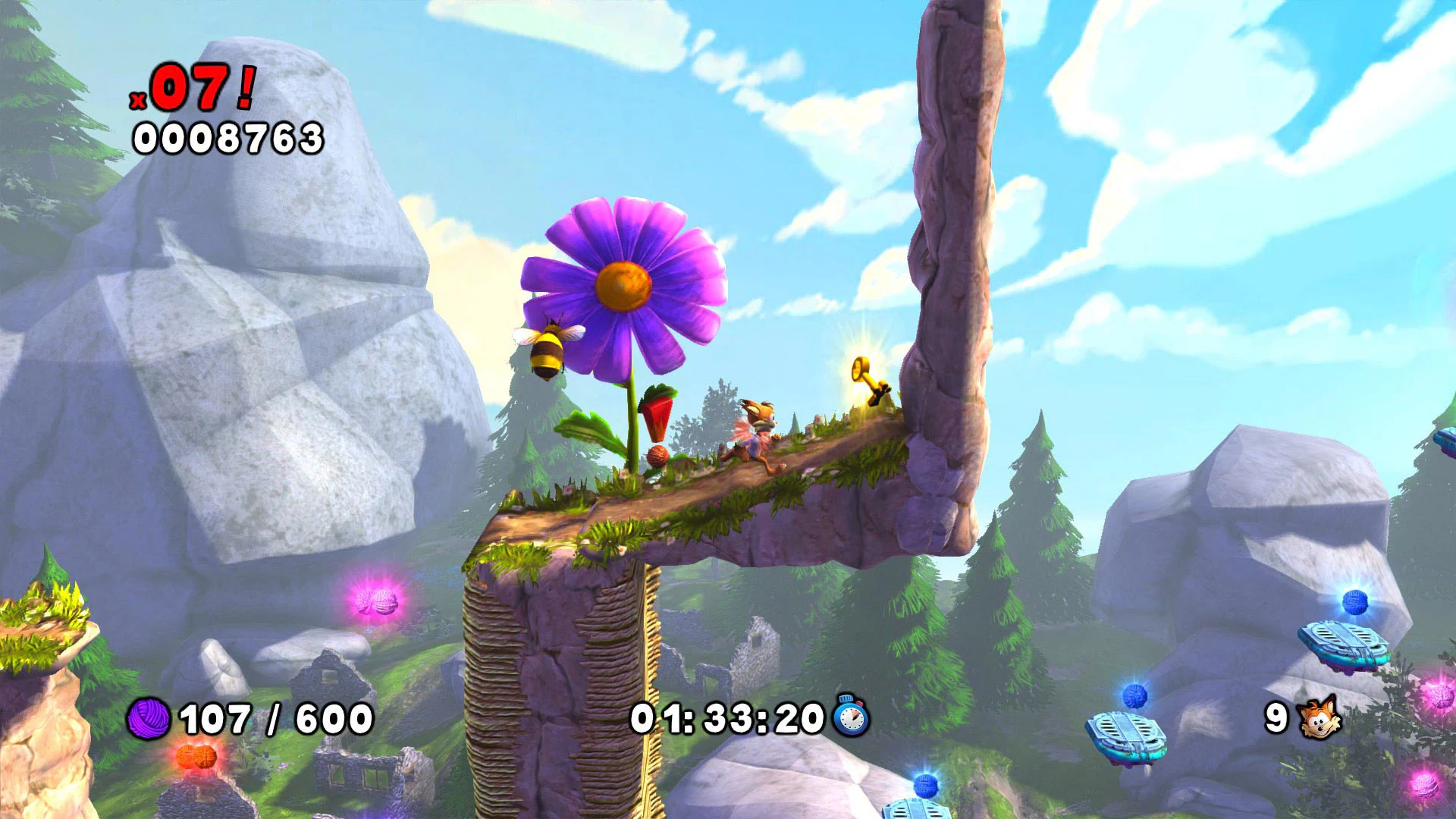
Task: Select the red pepper plant on the ledge
Action: (x=657, y=413)
